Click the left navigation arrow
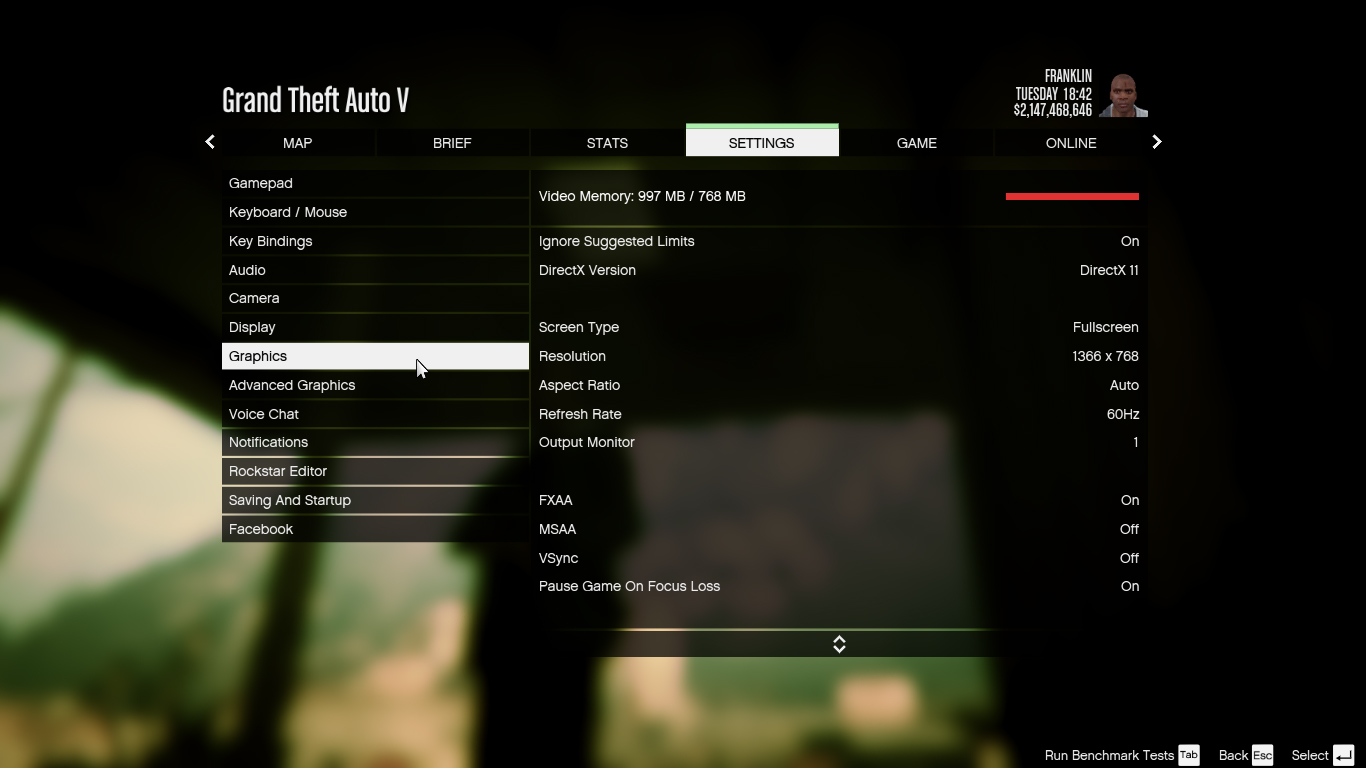Image resolution: width=1366 pixels, height=768 pixels. click(x=209, y=142)
